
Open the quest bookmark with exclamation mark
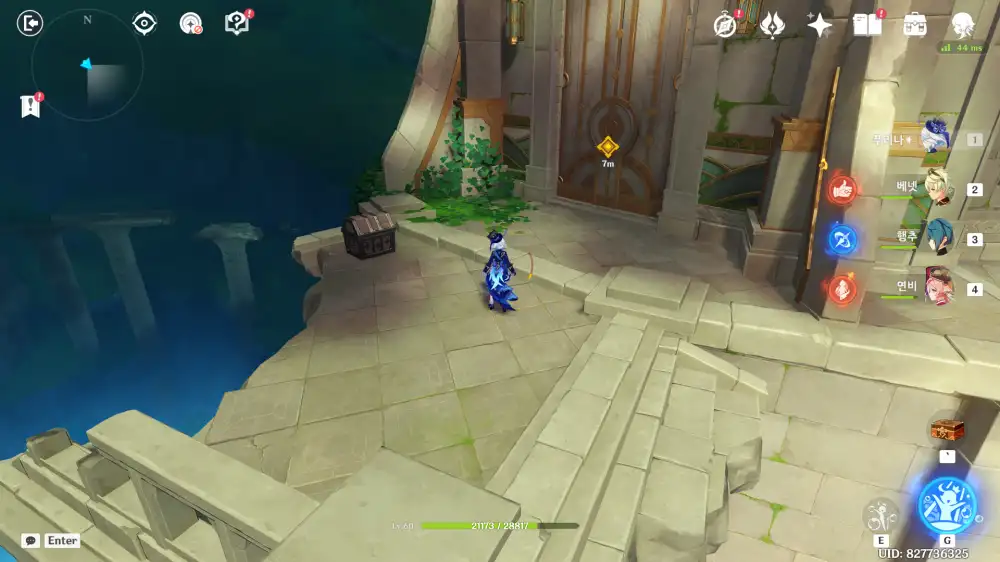tap(30, 105)
